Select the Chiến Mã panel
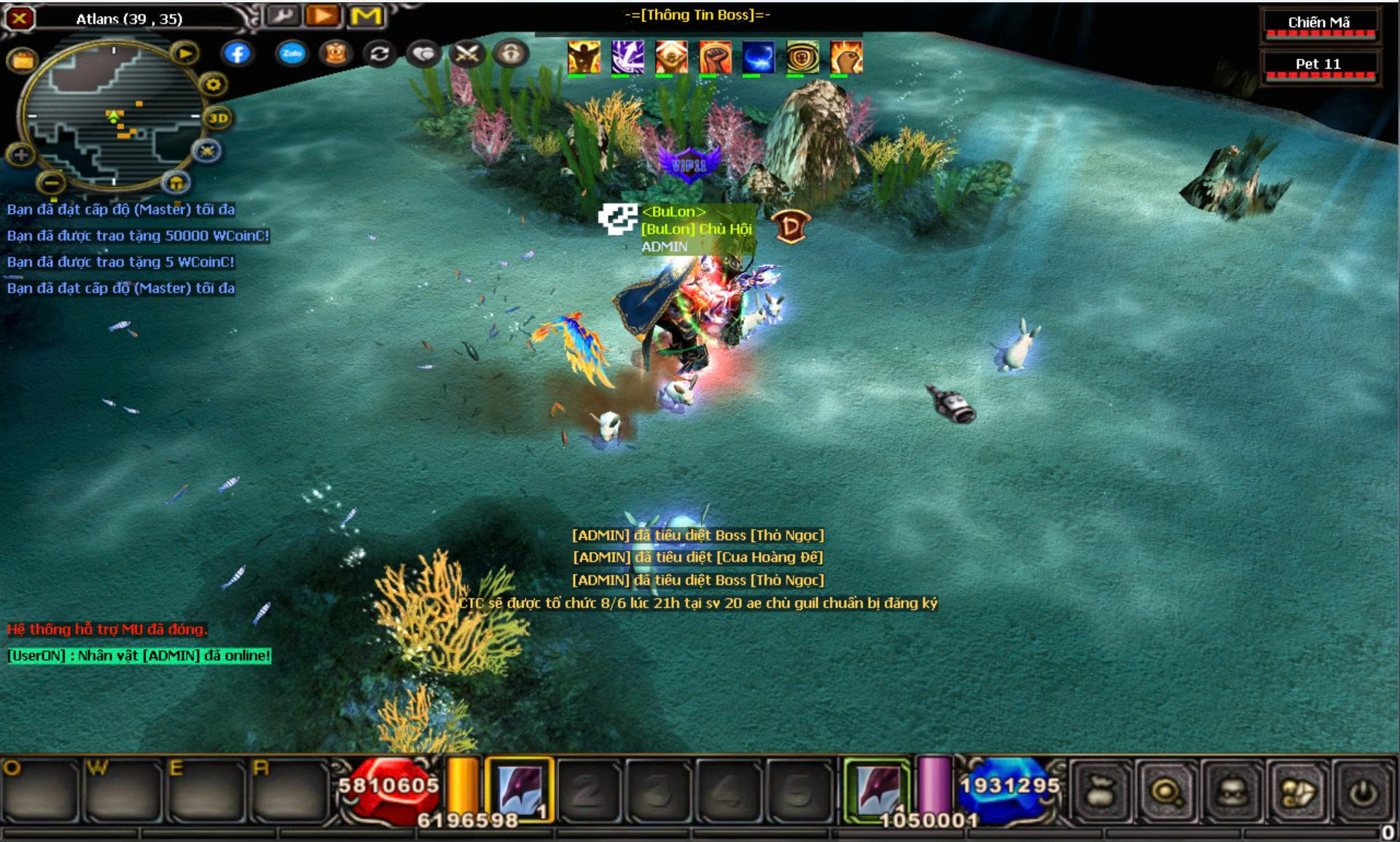The height and width of the screenshot is (842, 1400). tap(1318, 23)
